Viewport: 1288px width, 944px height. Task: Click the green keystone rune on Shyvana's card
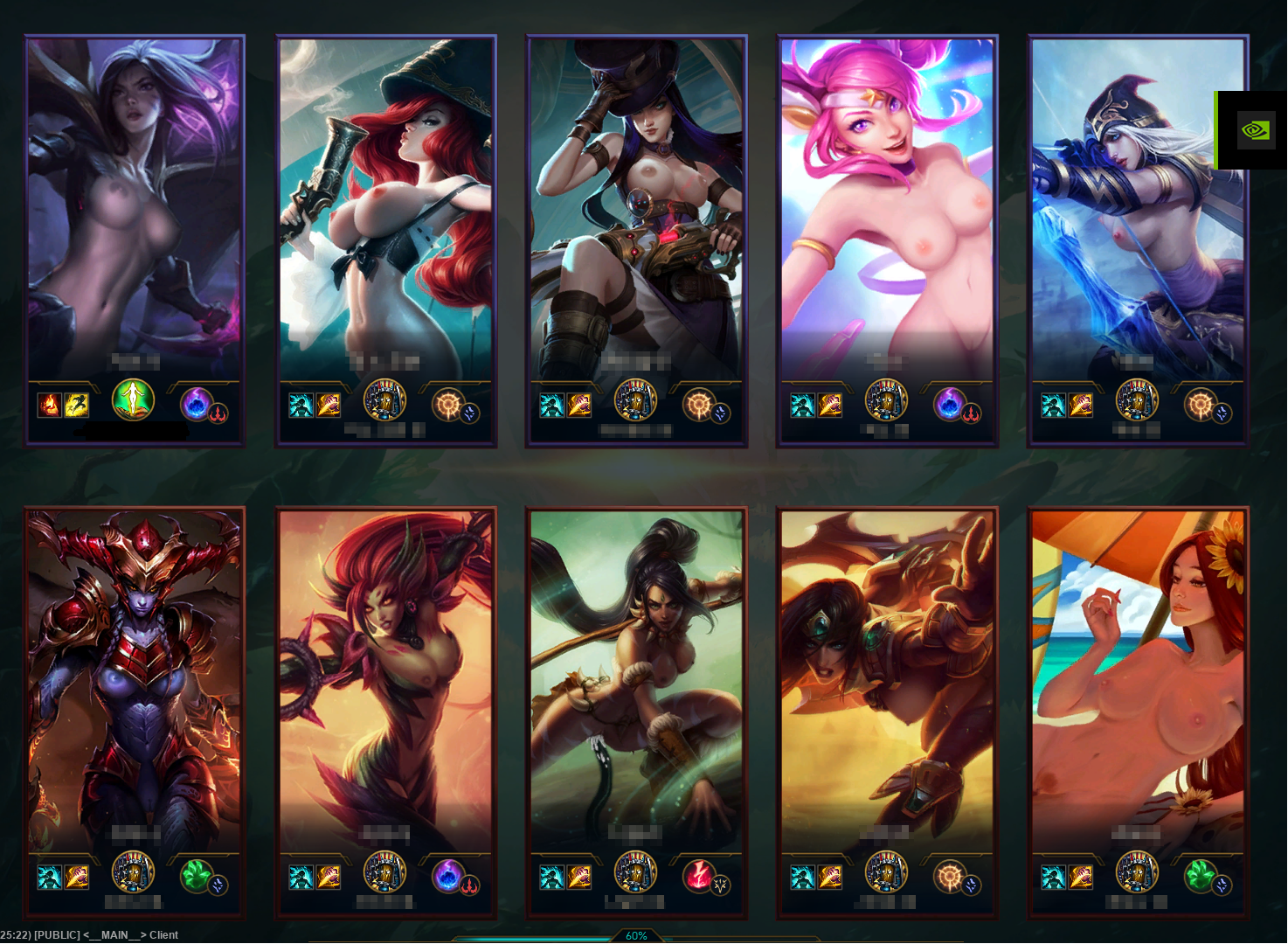[x=197, y=878]
